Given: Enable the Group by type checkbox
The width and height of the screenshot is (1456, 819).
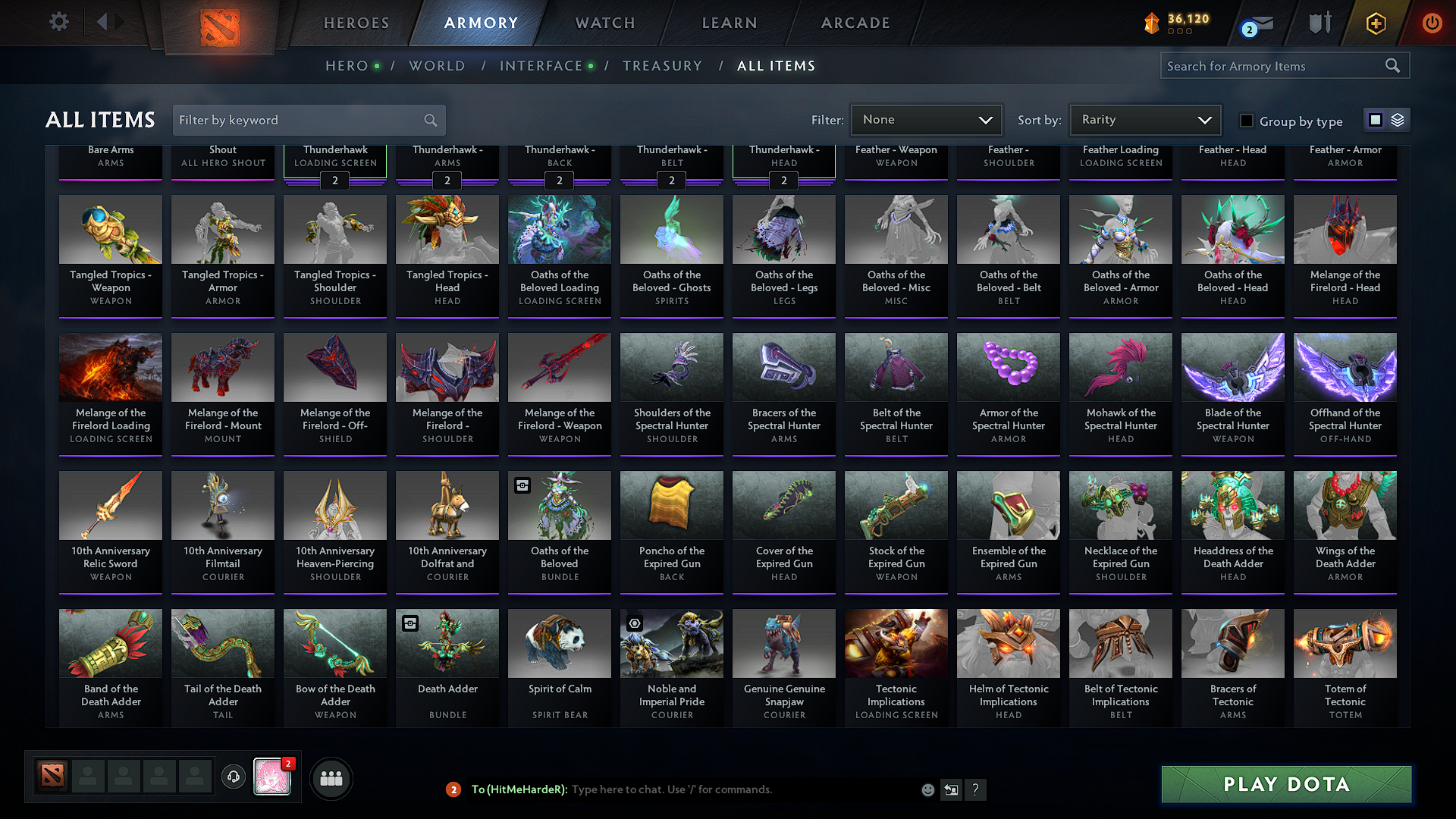Looking at the screenshot, I should pos(1246,120).
